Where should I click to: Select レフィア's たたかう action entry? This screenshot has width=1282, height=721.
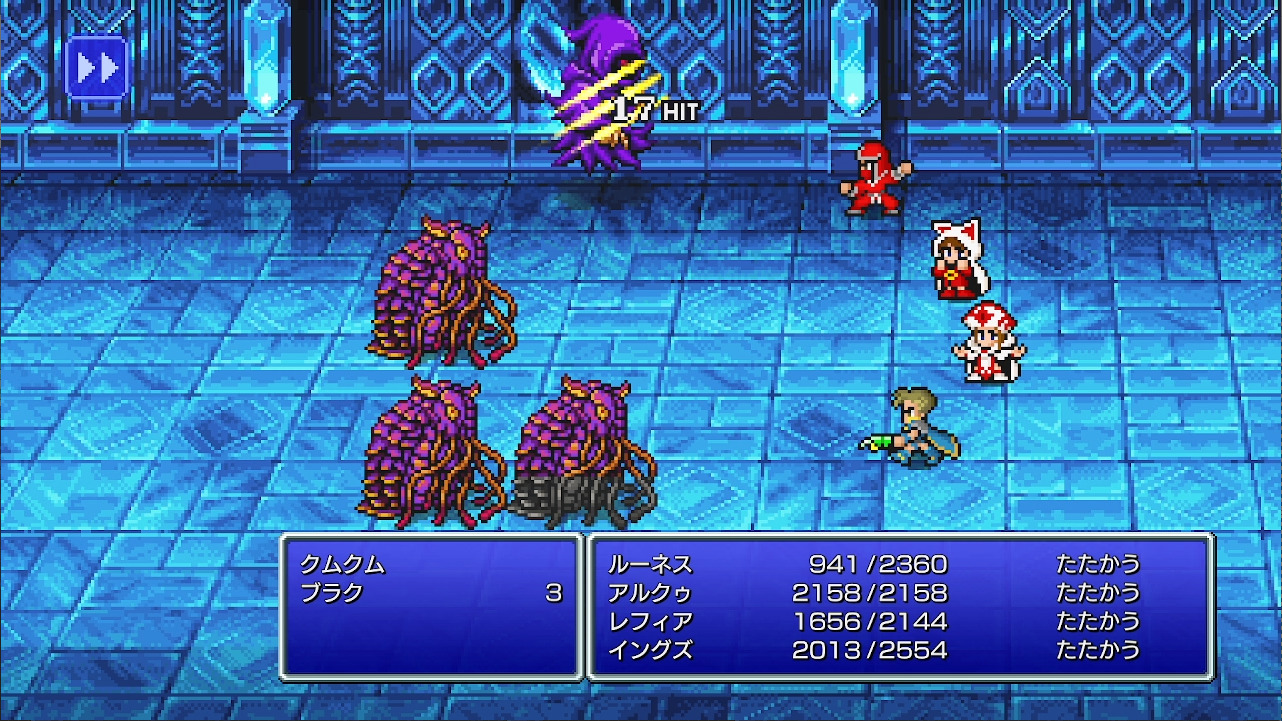[1100, 621]
